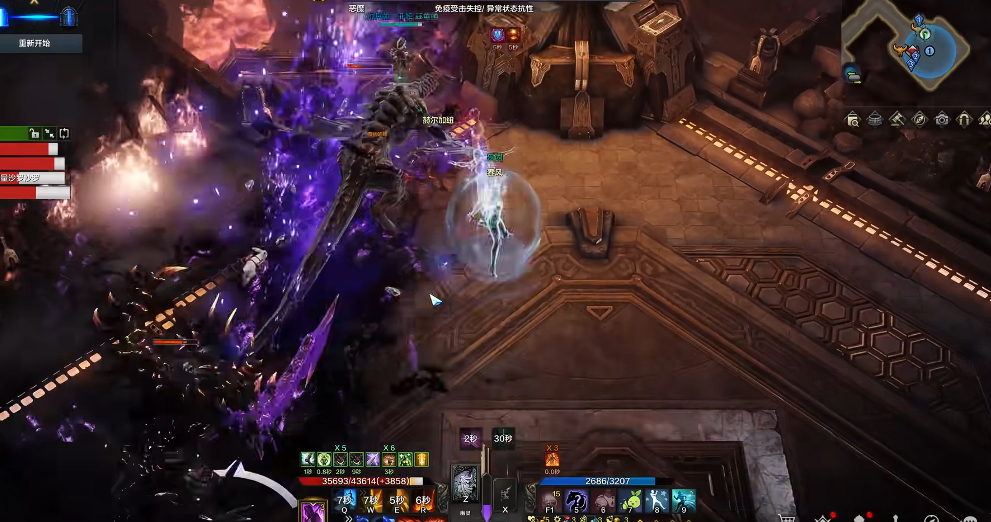Screen dimensions: 991x522
Task: Click the camera screenshot icon under minimap
Action: pyautogui.click(x=942, y=120)
